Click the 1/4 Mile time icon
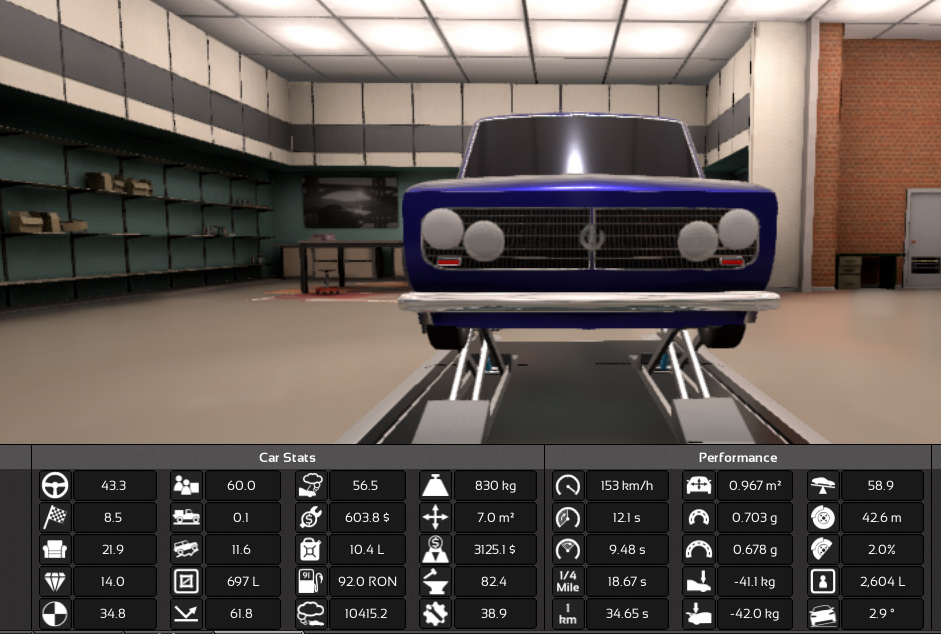 568,582
